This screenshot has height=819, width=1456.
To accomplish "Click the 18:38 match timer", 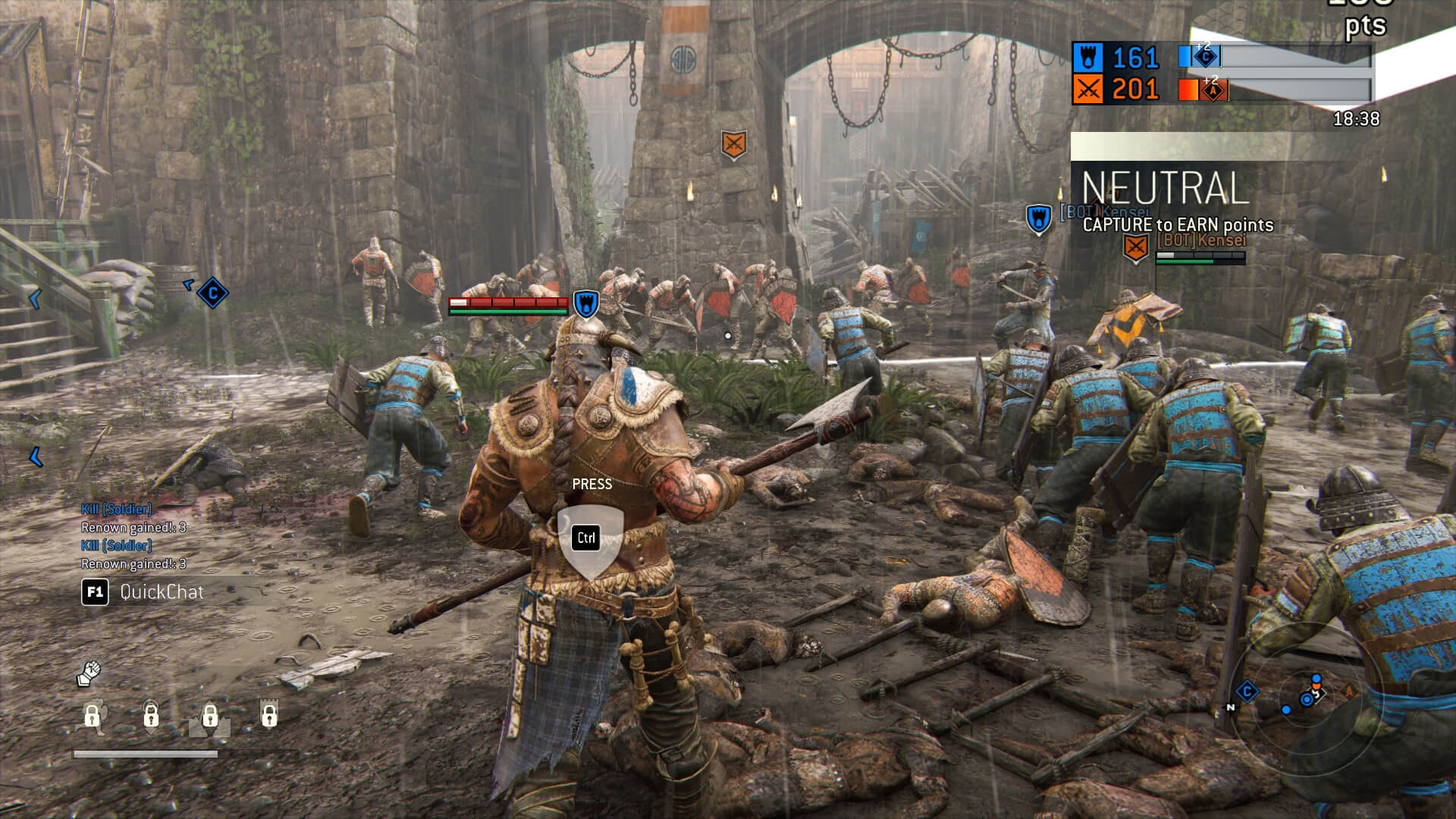I will (1359, 118).
